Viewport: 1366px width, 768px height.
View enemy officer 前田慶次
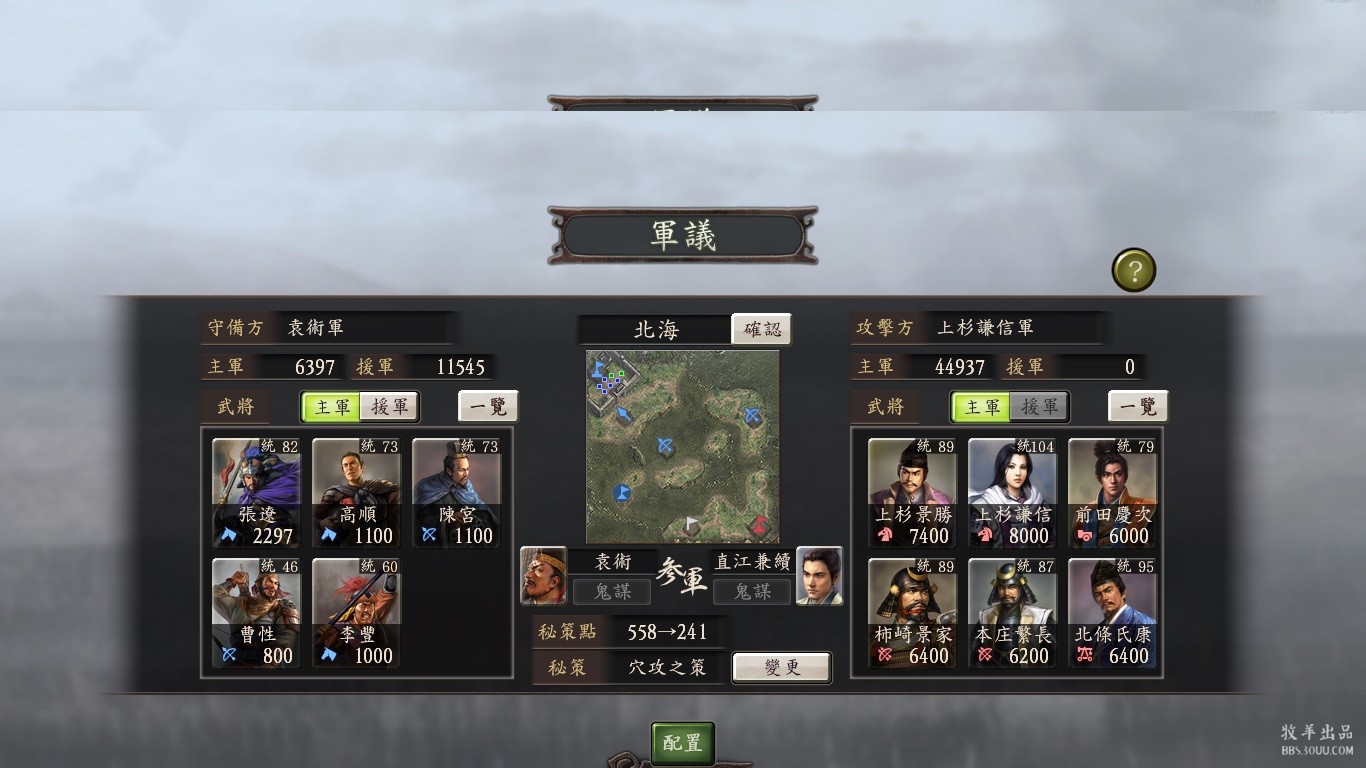coord(1112,493)
